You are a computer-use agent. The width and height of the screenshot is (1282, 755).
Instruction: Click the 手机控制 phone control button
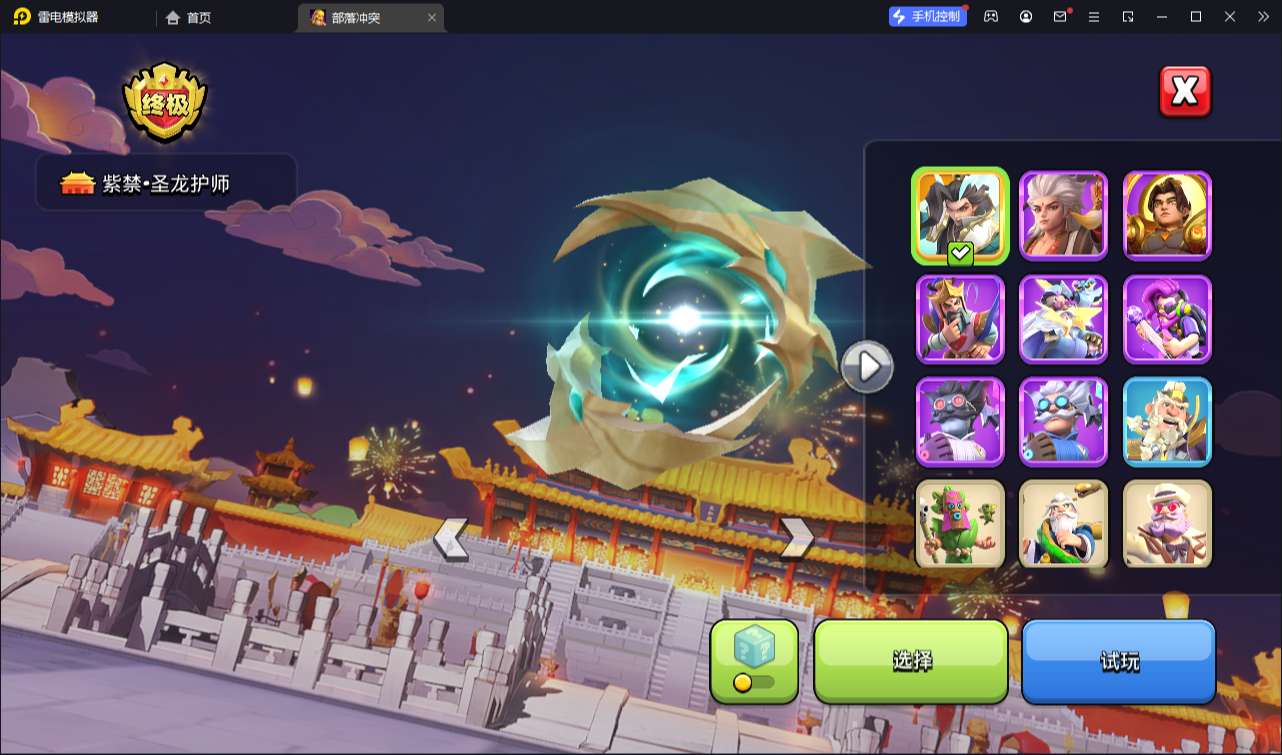(928, 16)
